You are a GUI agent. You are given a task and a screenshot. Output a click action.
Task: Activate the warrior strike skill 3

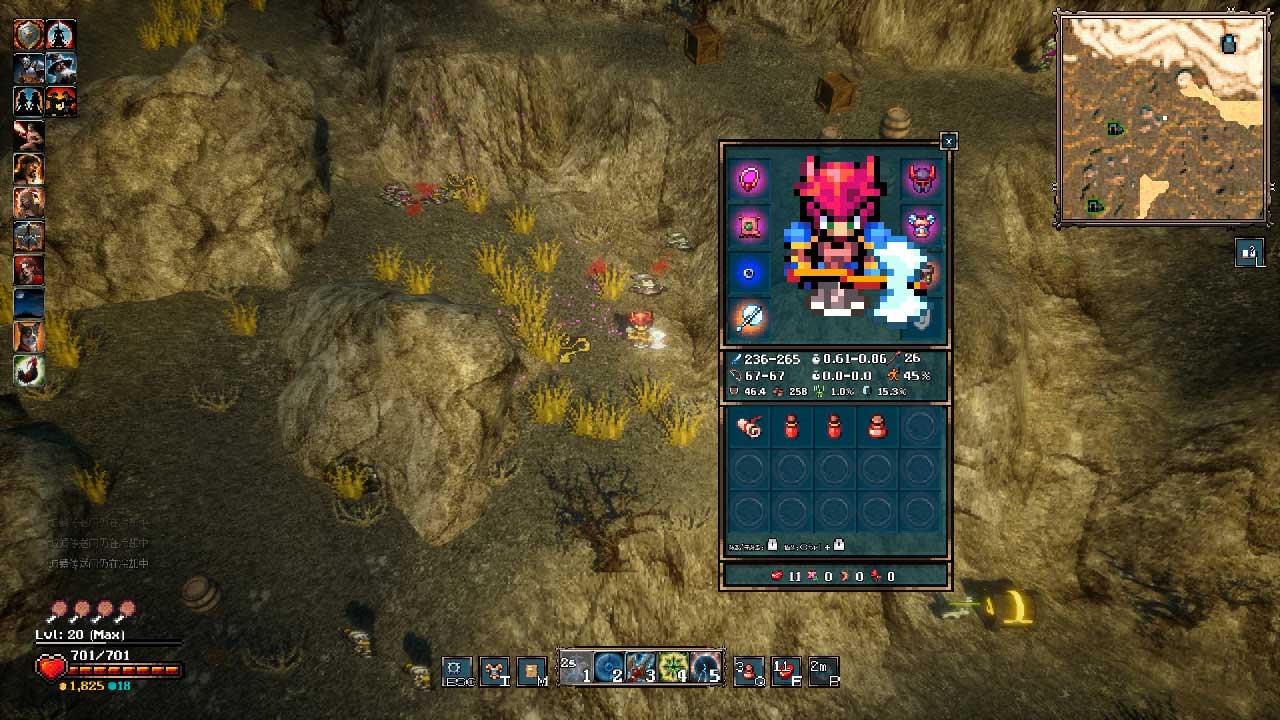coord(641,668)
